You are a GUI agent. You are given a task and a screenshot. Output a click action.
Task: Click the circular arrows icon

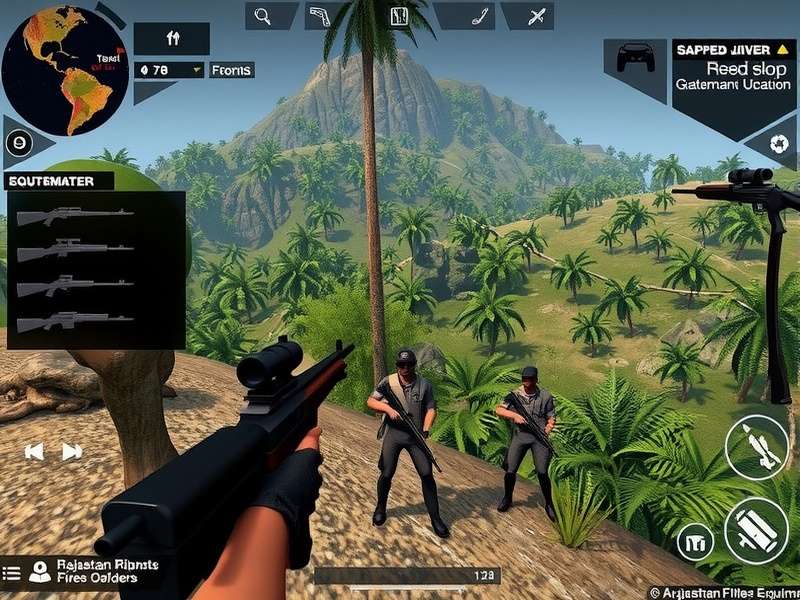click(x=777, y=143)
